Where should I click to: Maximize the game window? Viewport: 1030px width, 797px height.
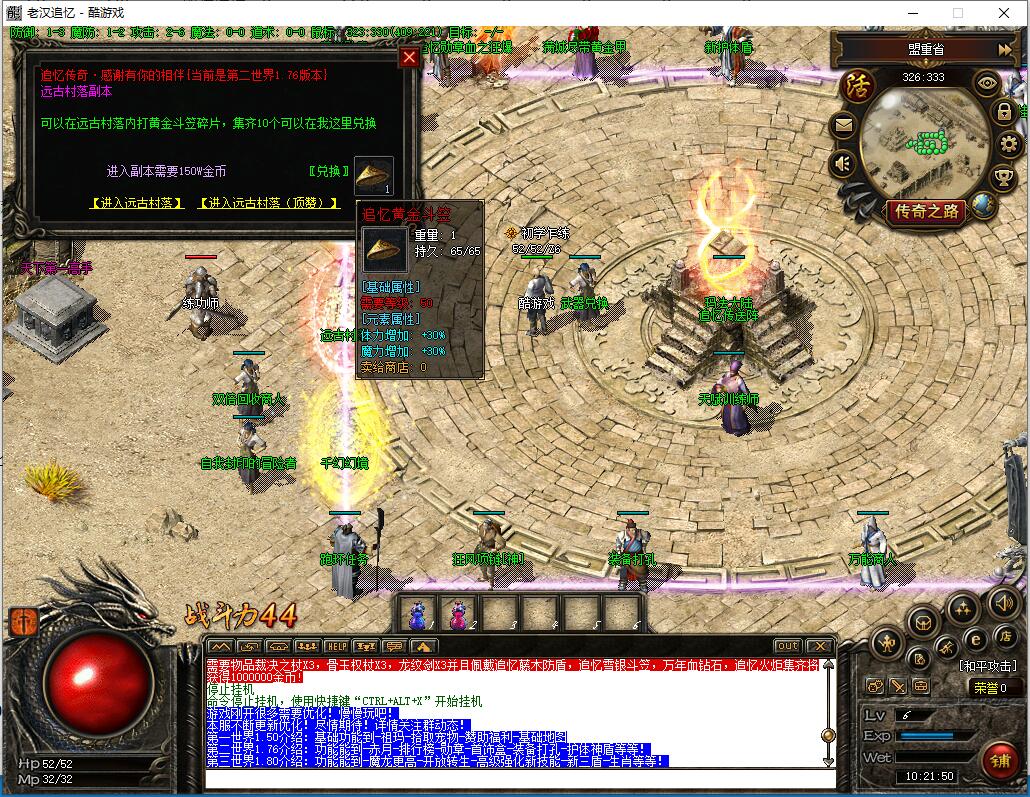[957, 13]
